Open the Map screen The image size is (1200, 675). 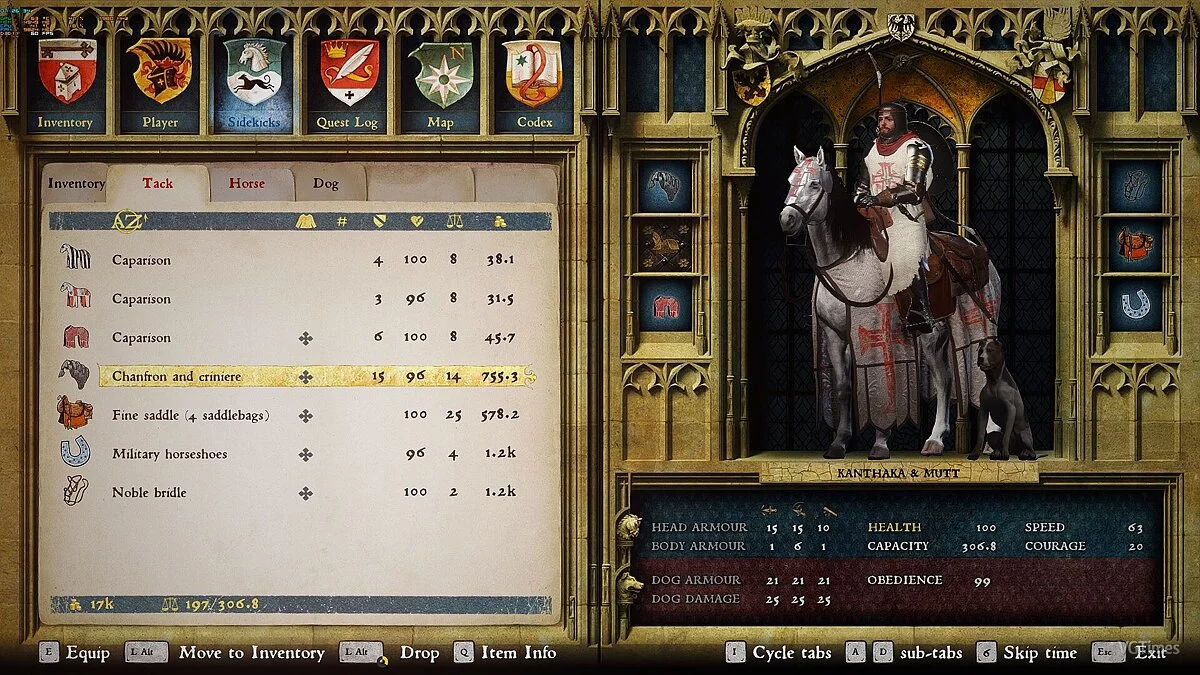click(x=440, y=84)
